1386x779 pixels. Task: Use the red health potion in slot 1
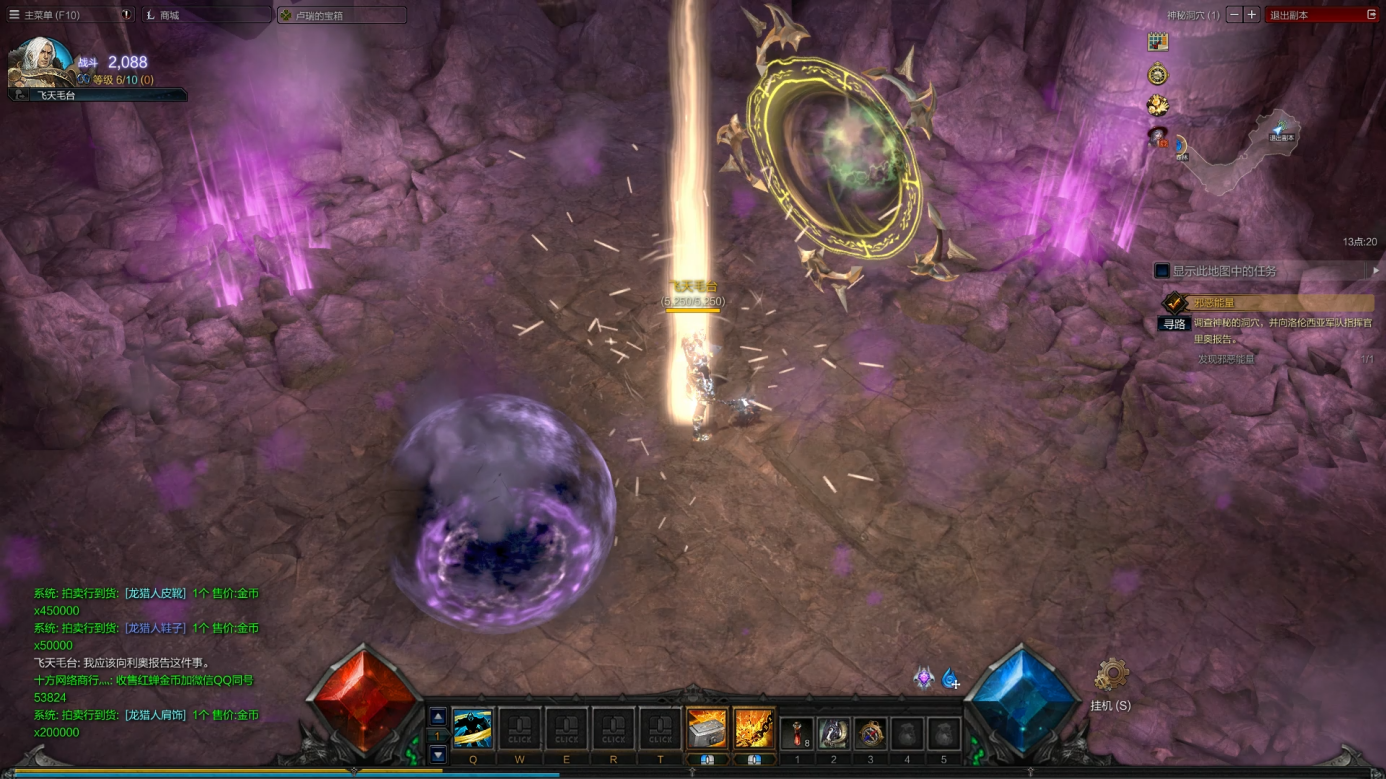797,733
